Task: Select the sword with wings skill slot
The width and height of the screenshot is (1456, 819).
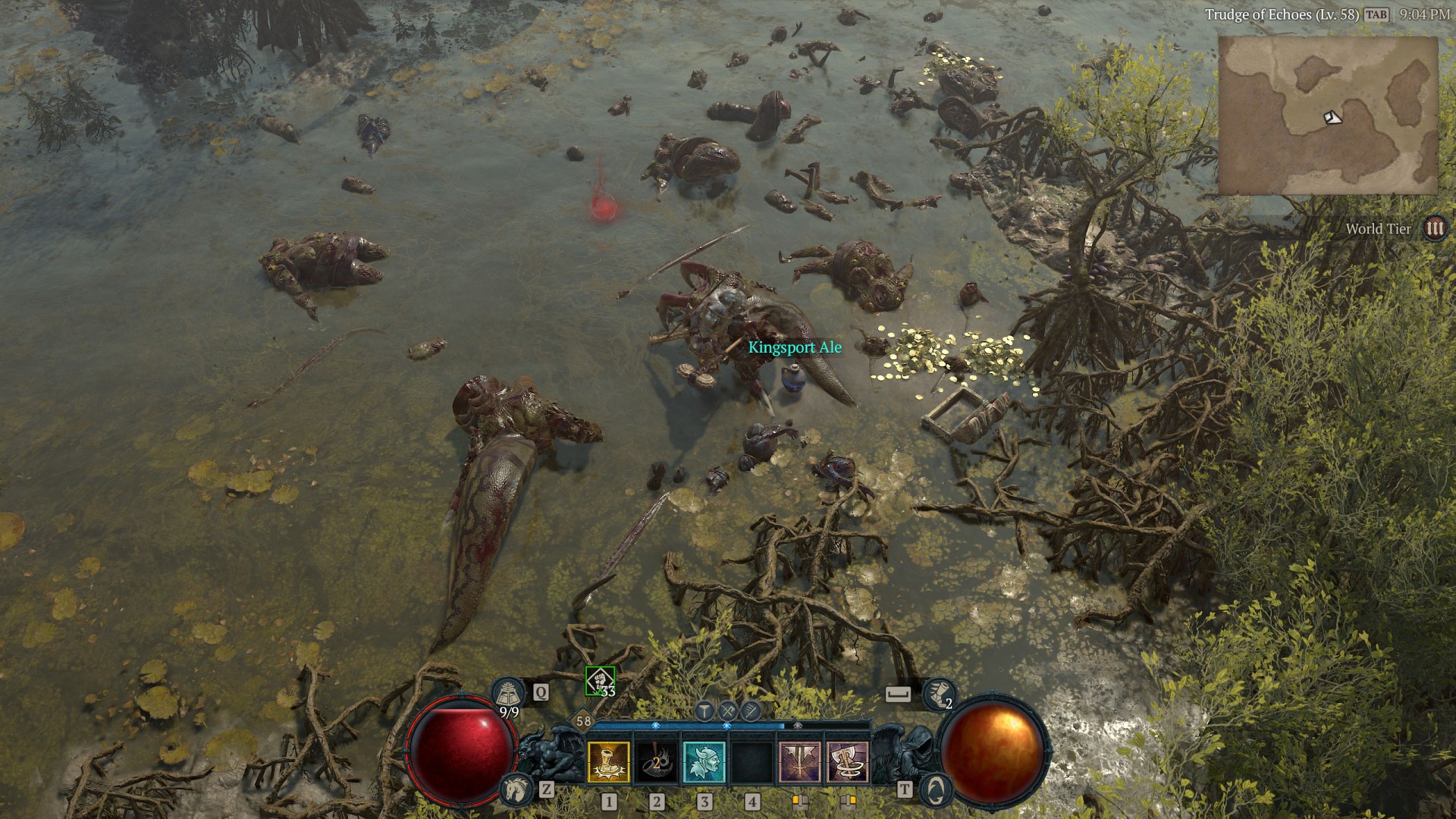Action: (x=800, y=761)
